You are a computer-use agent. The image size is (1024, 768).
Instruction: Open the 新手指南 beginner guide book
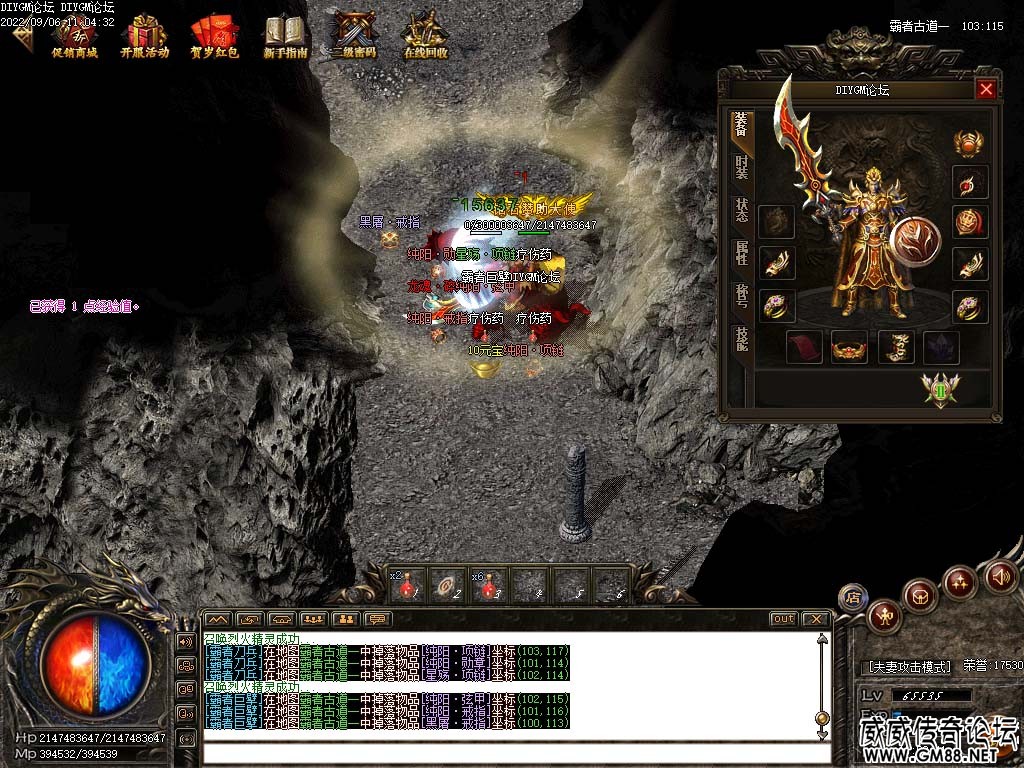tap(285, 36)
